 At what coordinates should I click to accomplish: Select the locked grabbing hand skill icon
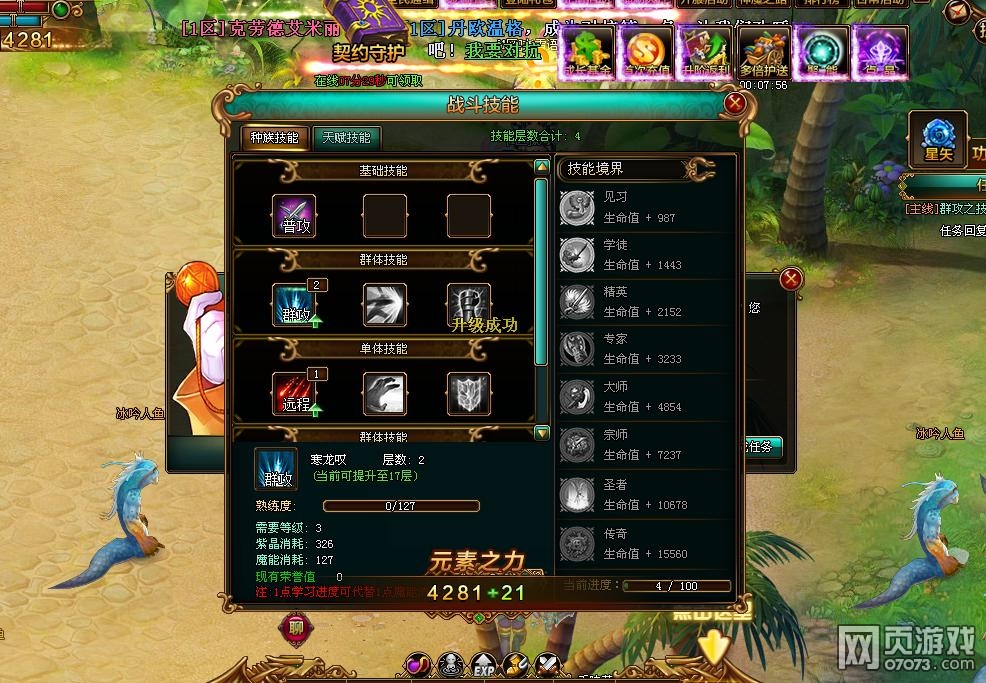pyautogui.click(x=384, y=393)
